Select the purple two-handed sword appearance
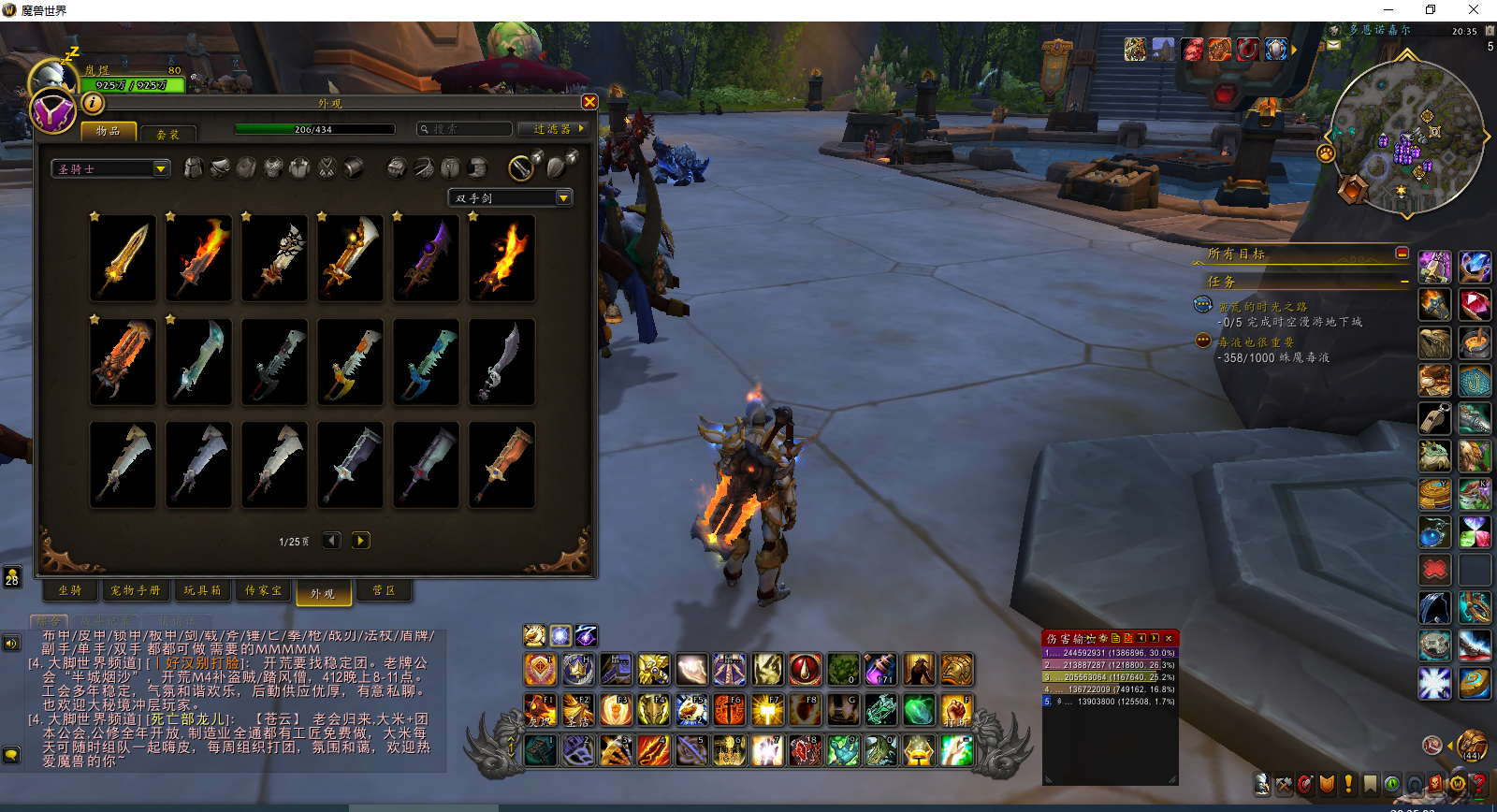Viewport: 1497px width, 812px height. [x=427, y=258]
